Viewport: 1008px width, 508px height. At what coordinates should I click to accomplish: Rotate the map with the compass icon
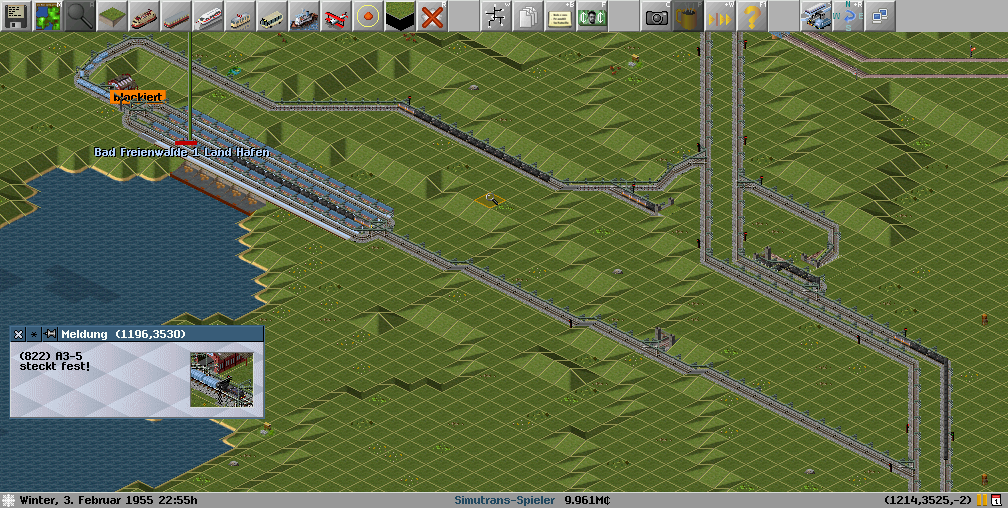tap(850, 16)
